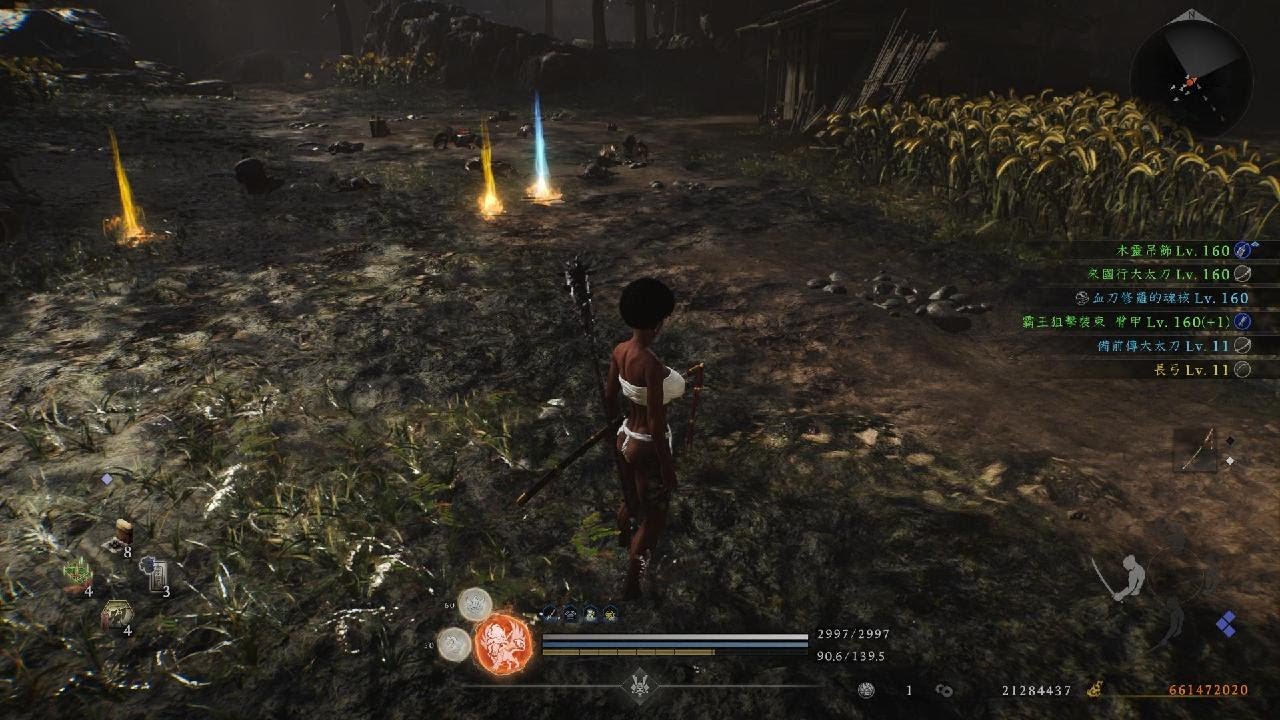This screenshot has width=1280, height=720.
Task: Select the hexagonal shortcut item with 4 left
Action: point(116,614)
